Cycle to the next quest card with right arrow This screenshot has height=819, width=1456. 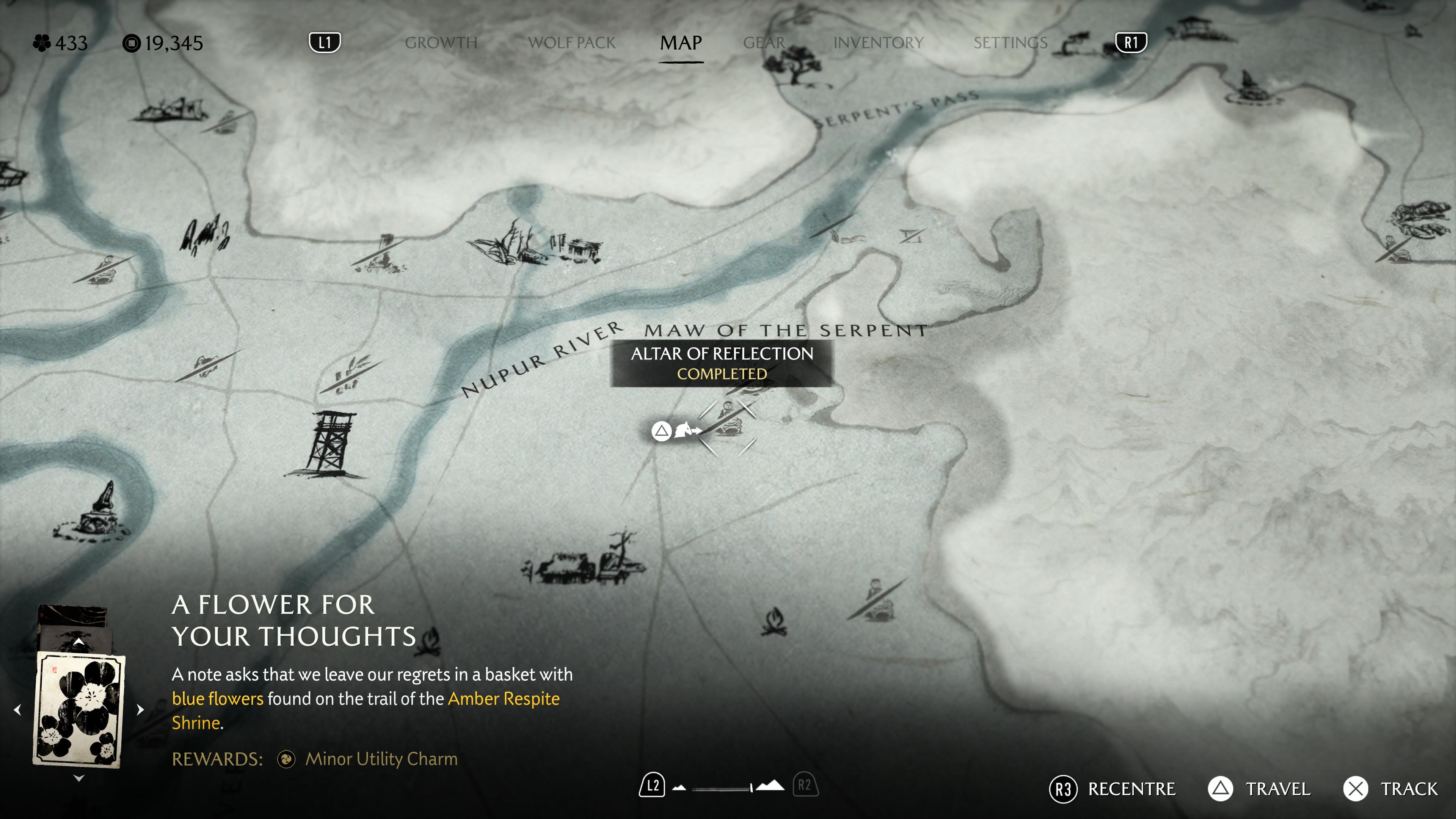[x=140, y=709]
